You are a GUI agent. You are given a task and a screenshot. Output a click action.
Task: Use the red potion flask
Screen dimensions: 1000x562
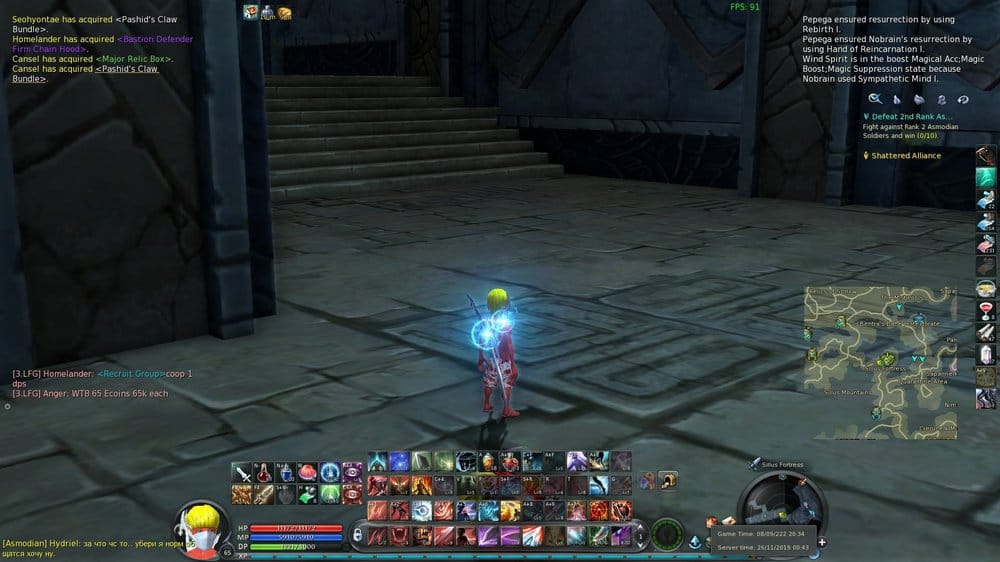(x=263, y=472)
